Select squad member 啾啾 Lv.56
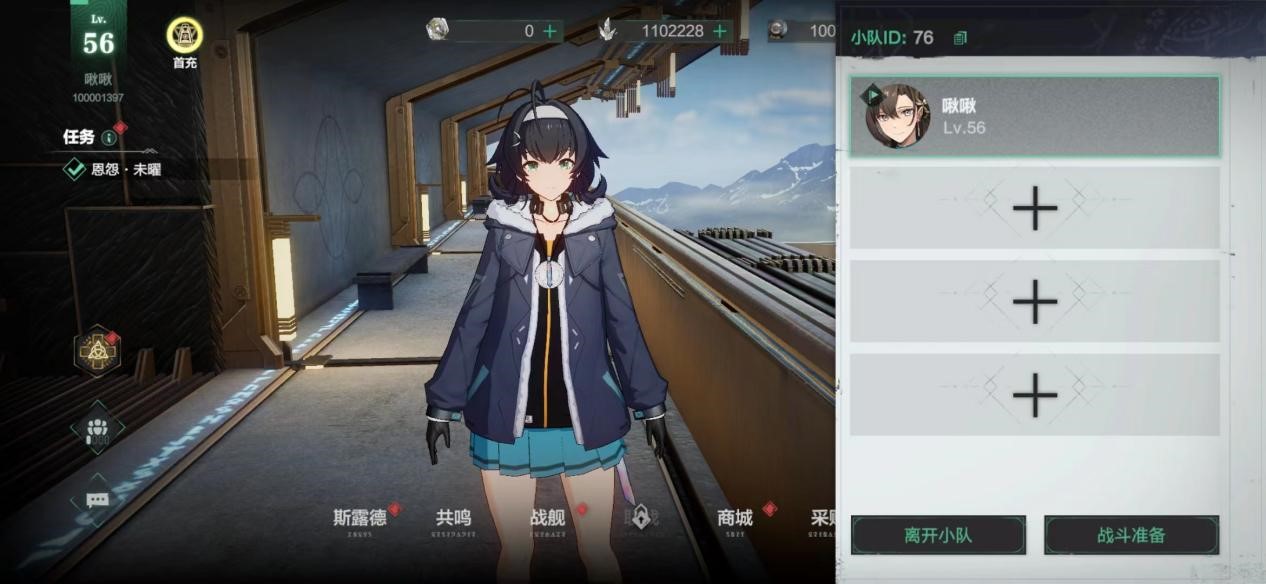 tap(1034, 116)
